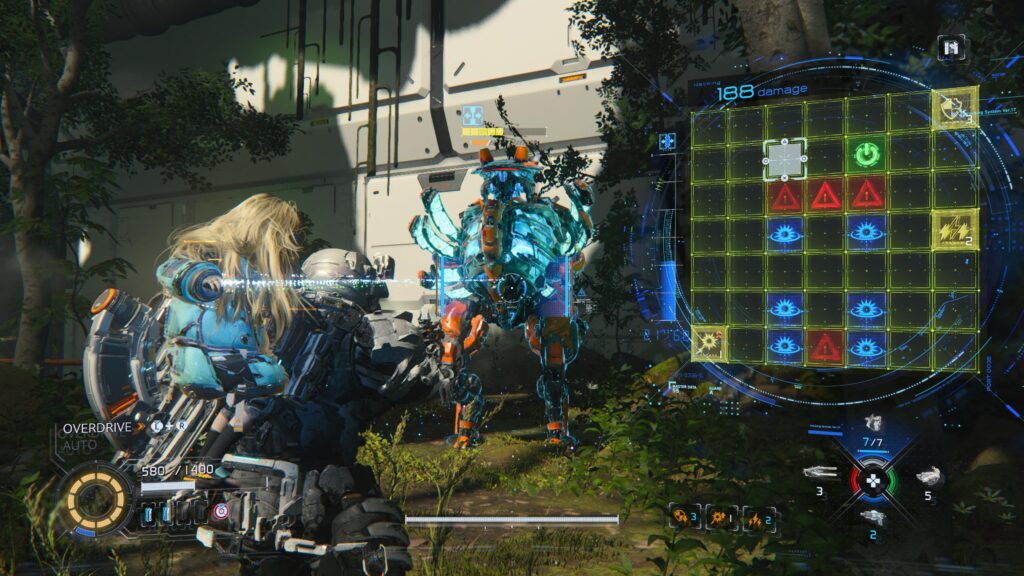Choose the yellow lightning node on the grid's edge

[x=955, y=230]
